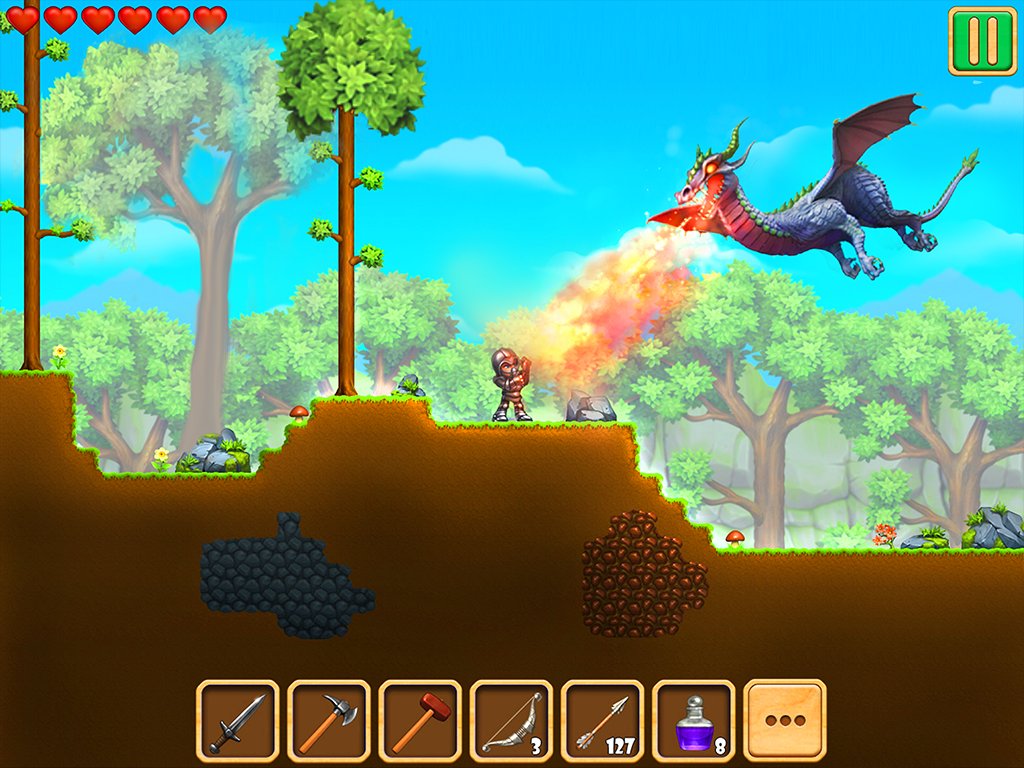1024x768 pixels.
Task: Select the bow in the hotbar
Action: pos(511,720)
